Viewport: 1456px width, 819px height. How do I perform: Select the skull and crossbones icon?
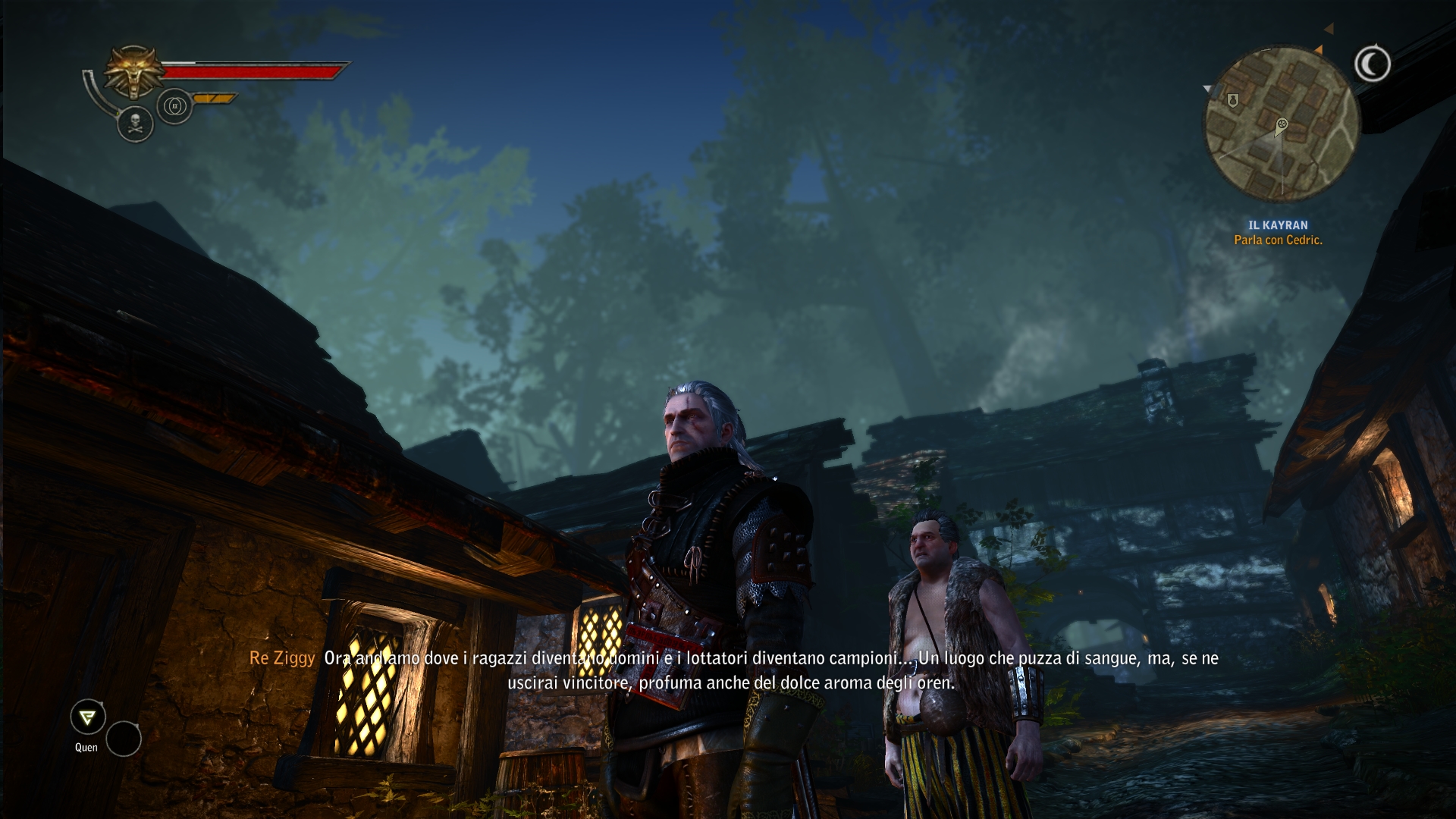point(136,124)
